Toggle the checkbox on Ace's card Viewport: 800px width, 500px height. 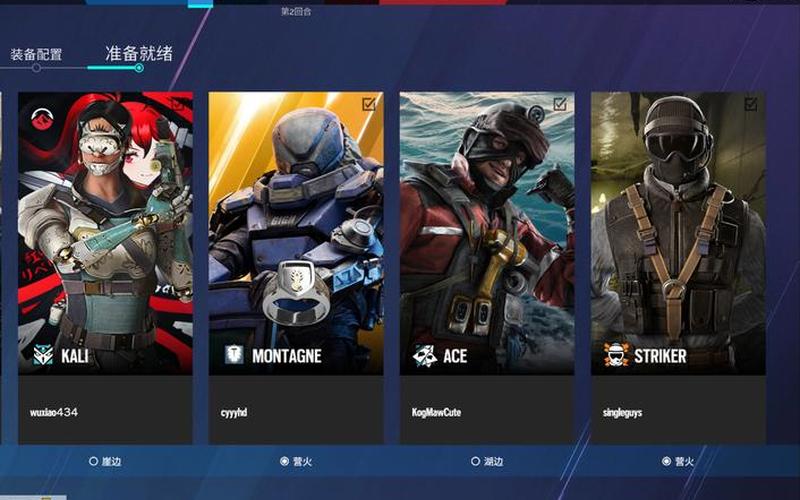click(560, 103)
